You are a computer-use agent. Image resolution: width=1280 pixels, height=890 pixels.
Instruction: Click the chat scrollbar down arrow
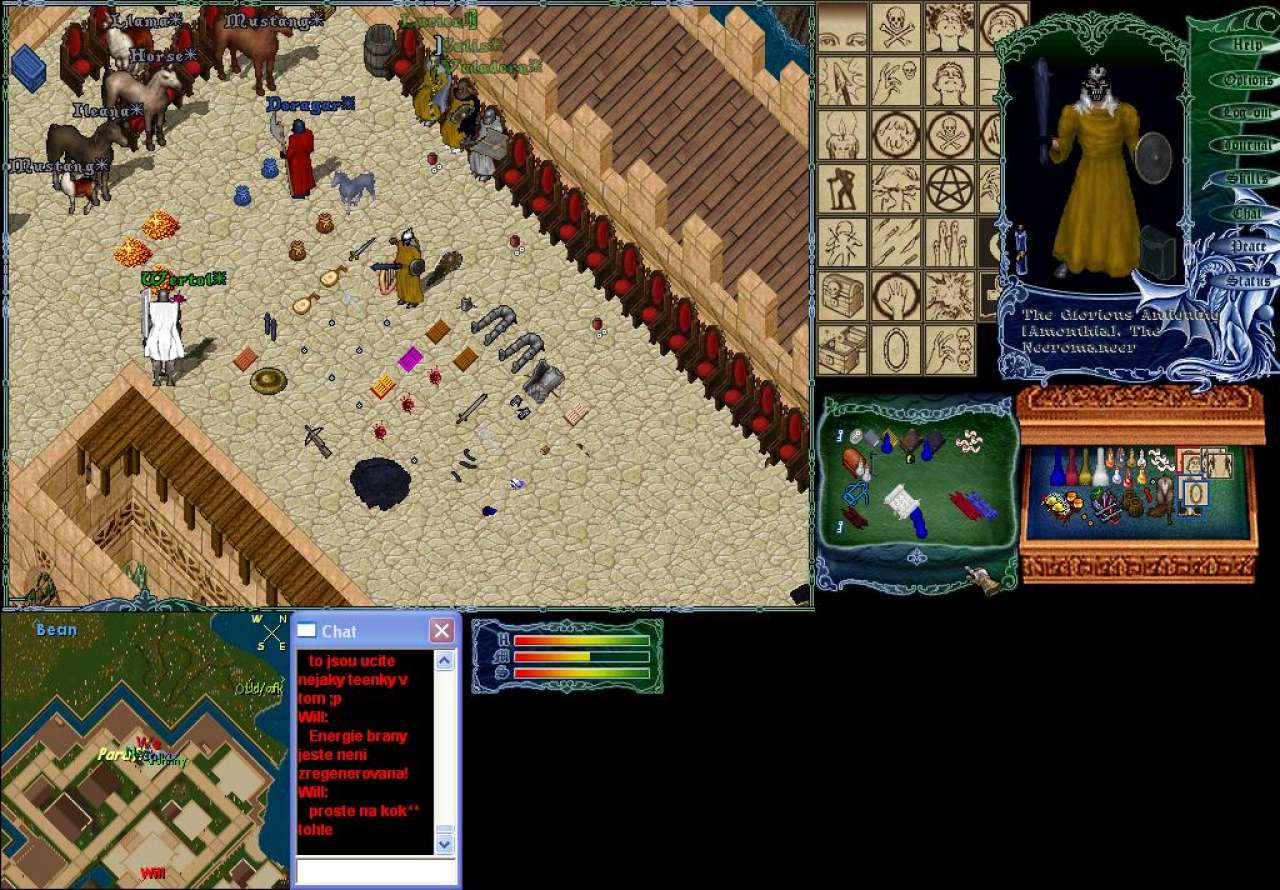coord(445,845)
